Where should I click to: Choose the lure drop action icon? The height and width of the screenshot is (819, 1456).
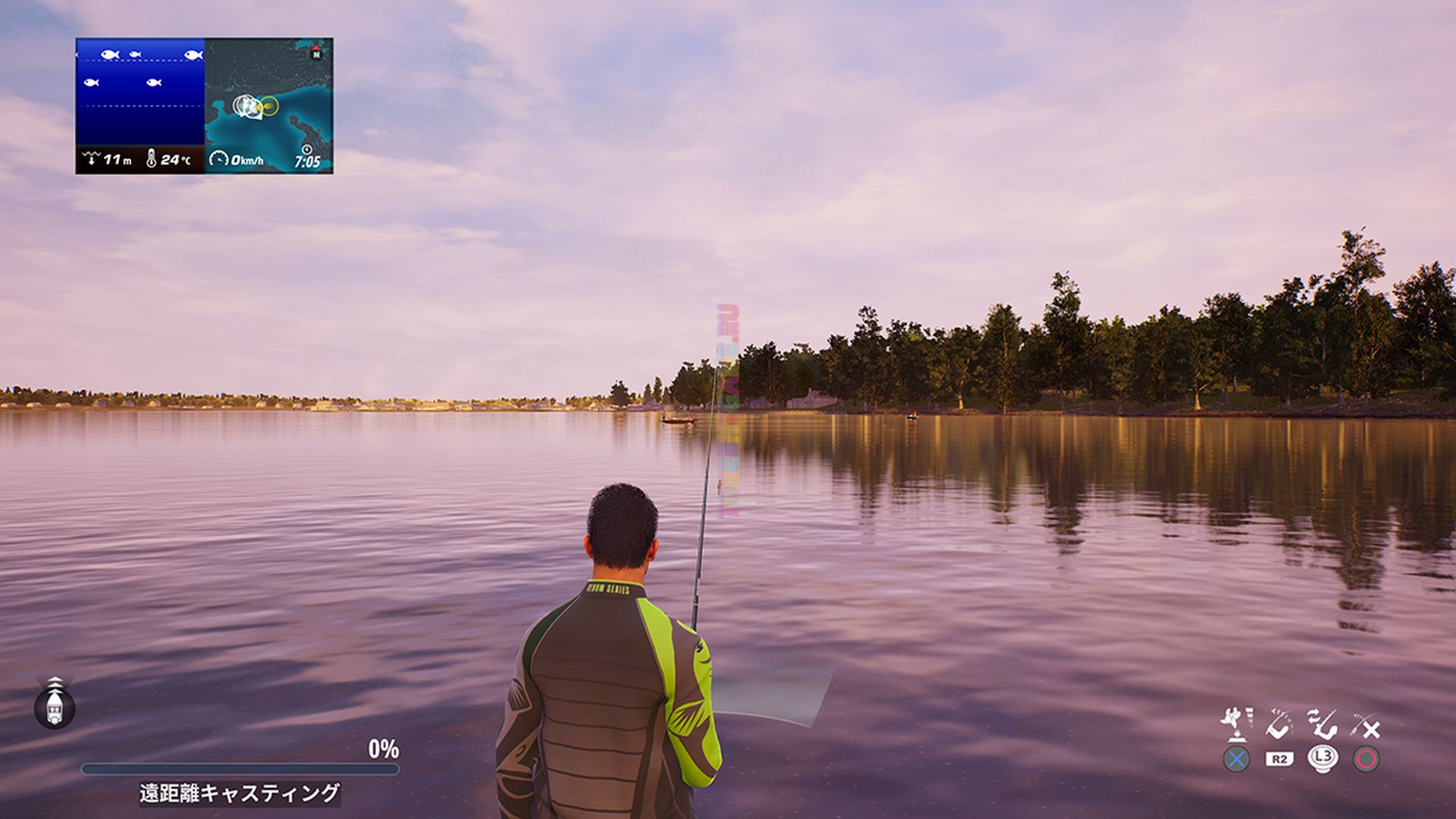[x=1236, y=724]
